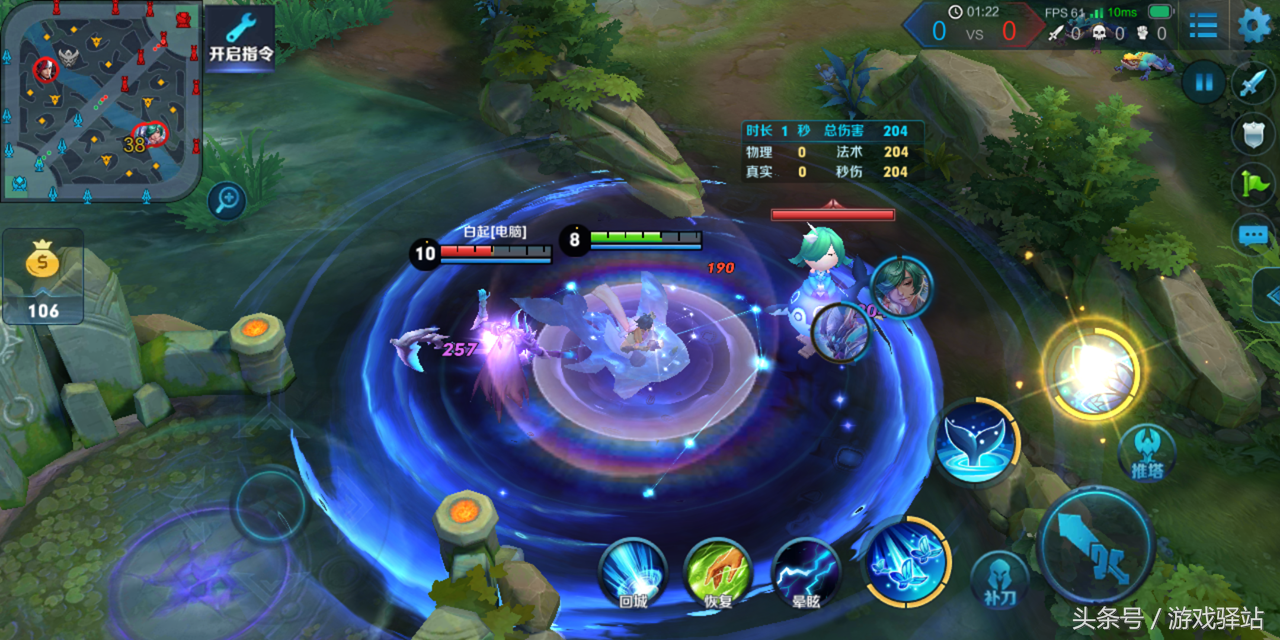Send the shield retreat signal
Image resolution: width=1280 pixels, height=640 pixels.
tap(1252, 134)
